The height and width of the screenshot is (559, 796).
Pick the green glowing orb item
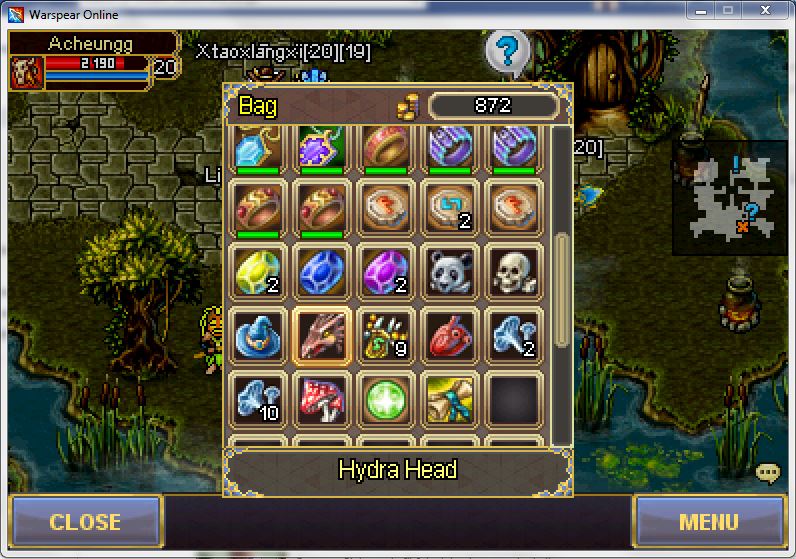(385, 399)
